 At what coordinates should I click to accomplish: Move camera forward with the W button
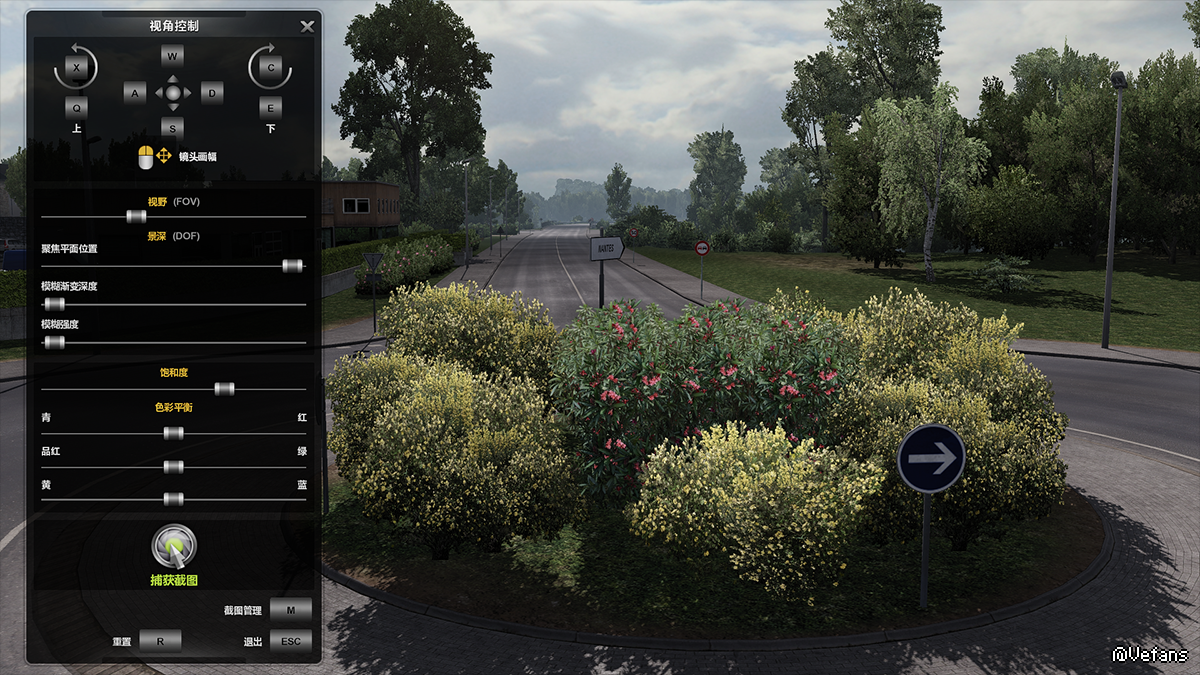point(172,56)
